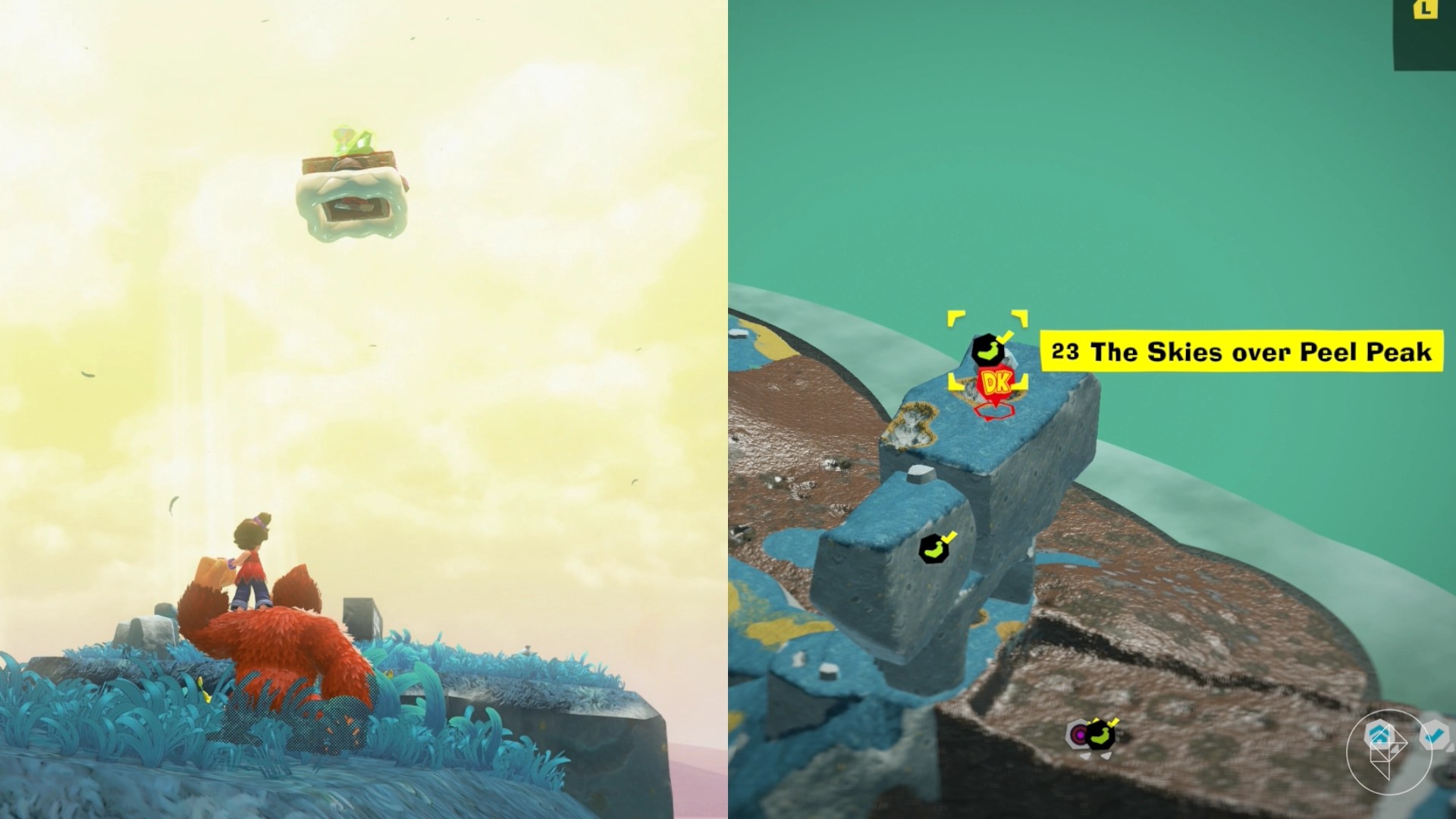Click the collected banana icon above the DK badge
Screen dimensions: 1456x819
point(987,350)
